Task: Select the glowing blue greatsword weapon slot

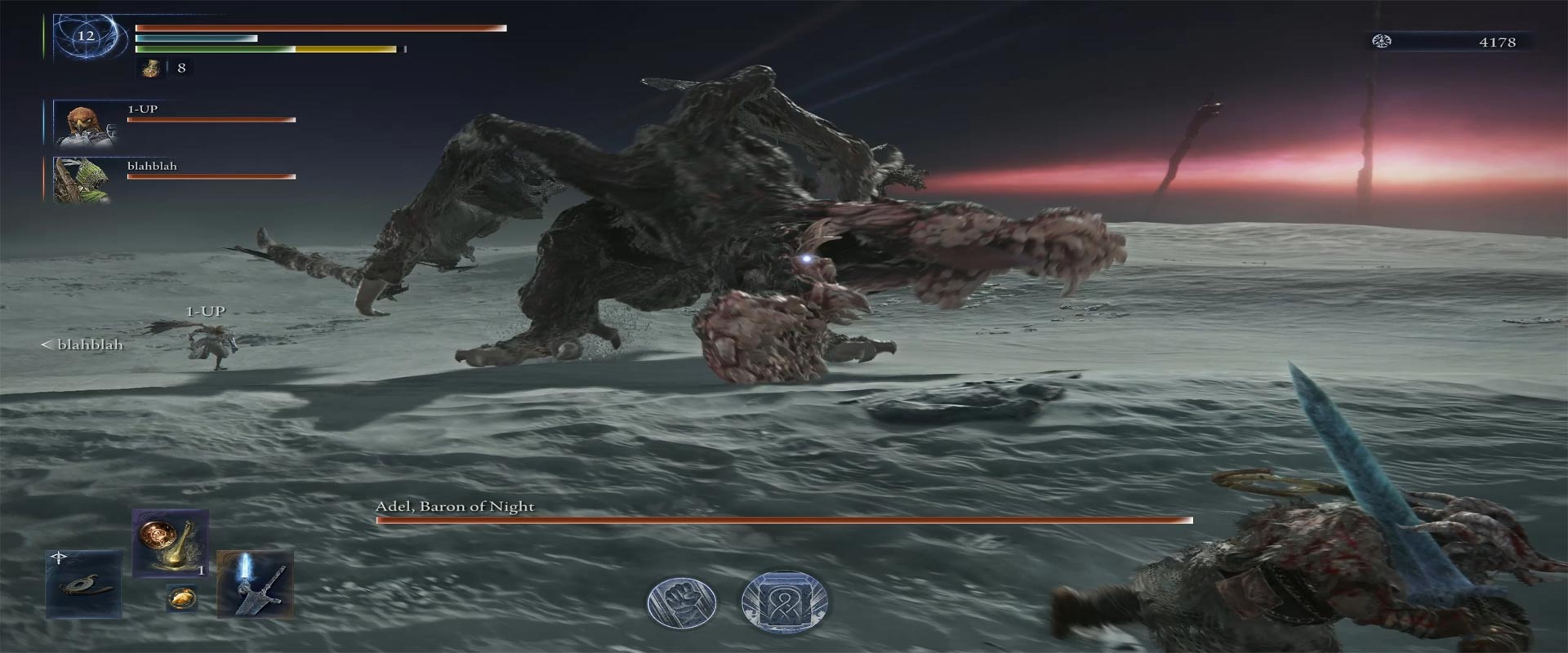Action: 255,584
